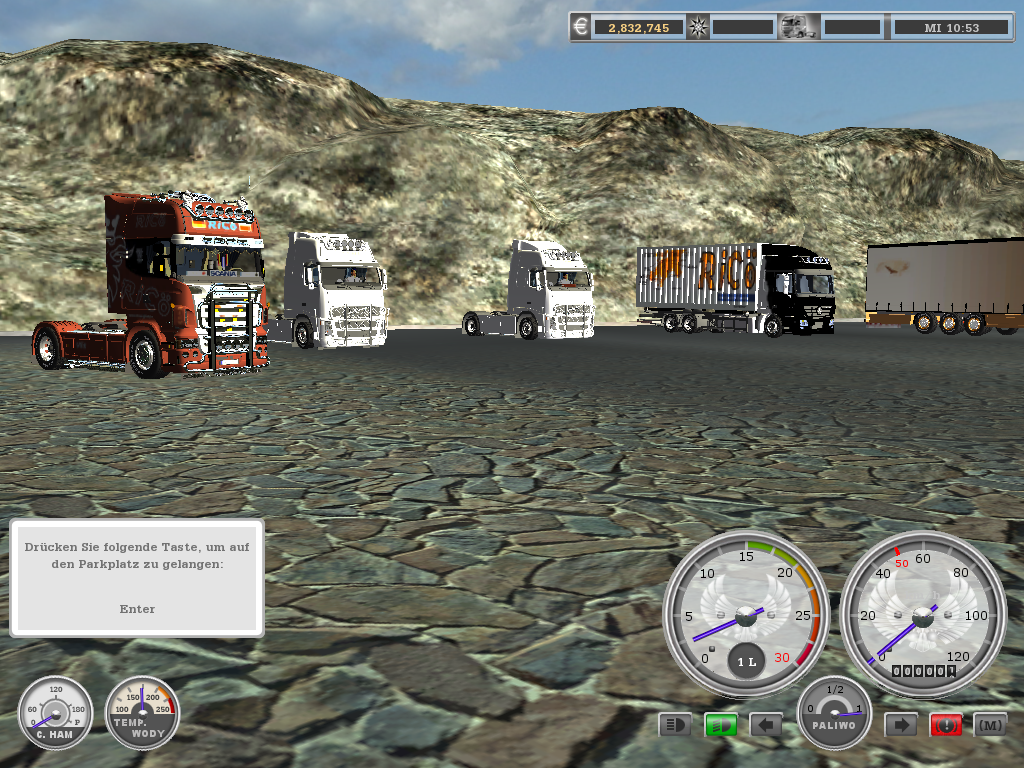The width and height of the screenshot is (1024, 768).
Task: Activate the right turn signal arrow
Action: coord(901,724)
